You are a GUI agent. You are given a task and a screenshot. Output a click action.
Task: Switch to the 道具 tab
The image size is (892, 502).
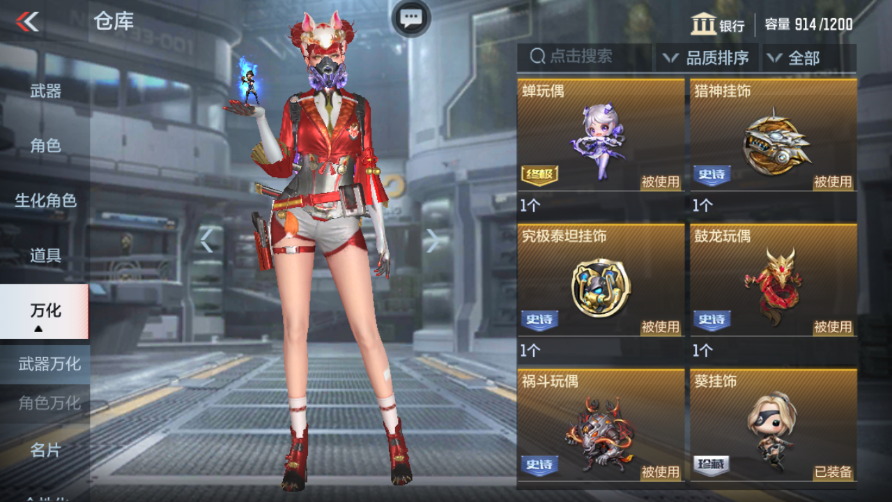click(45, 255)
